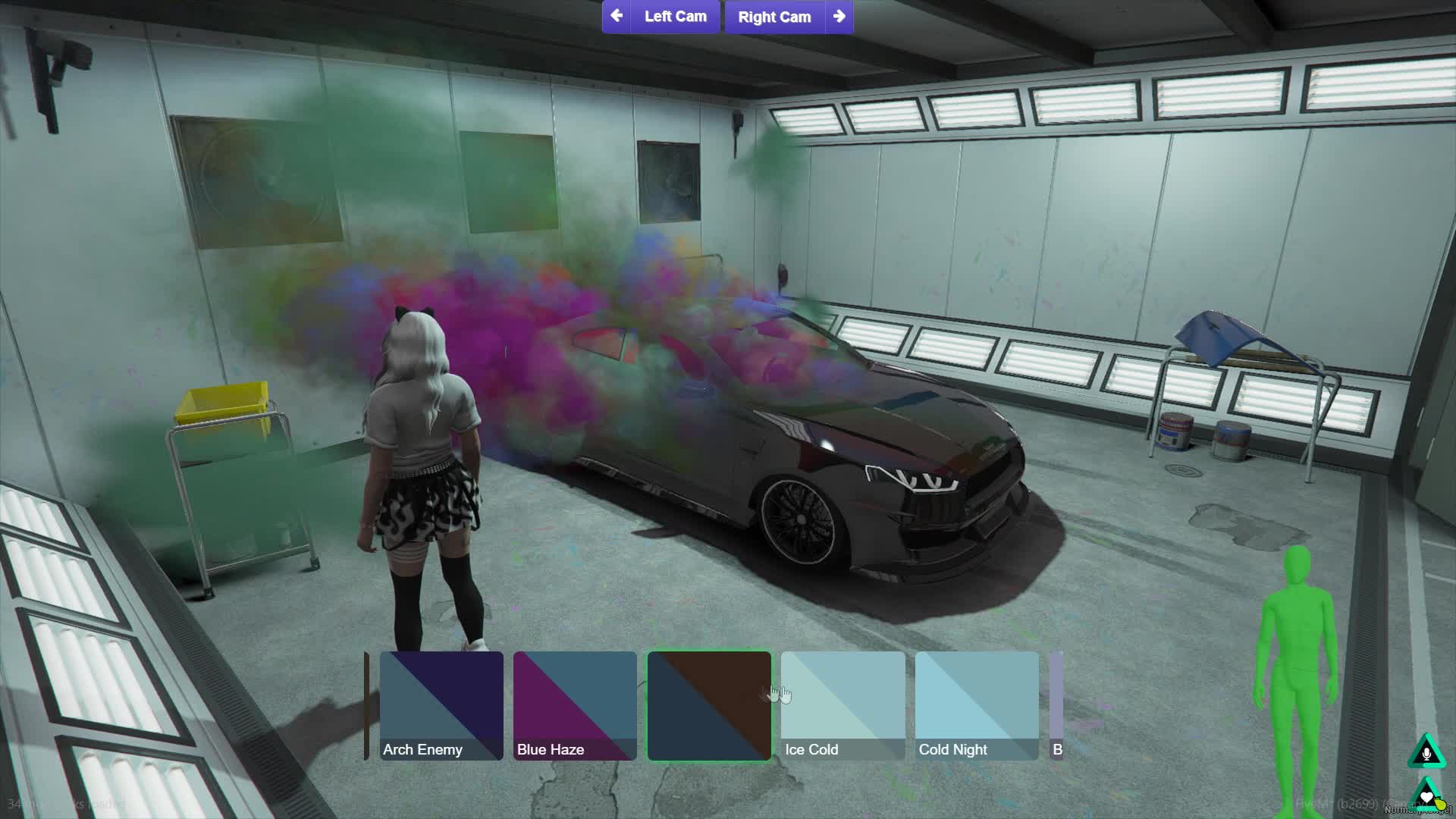Switch to the Left Cam view
The height and width of the screenshot is (819, 1456).
(x=675, y=17)
